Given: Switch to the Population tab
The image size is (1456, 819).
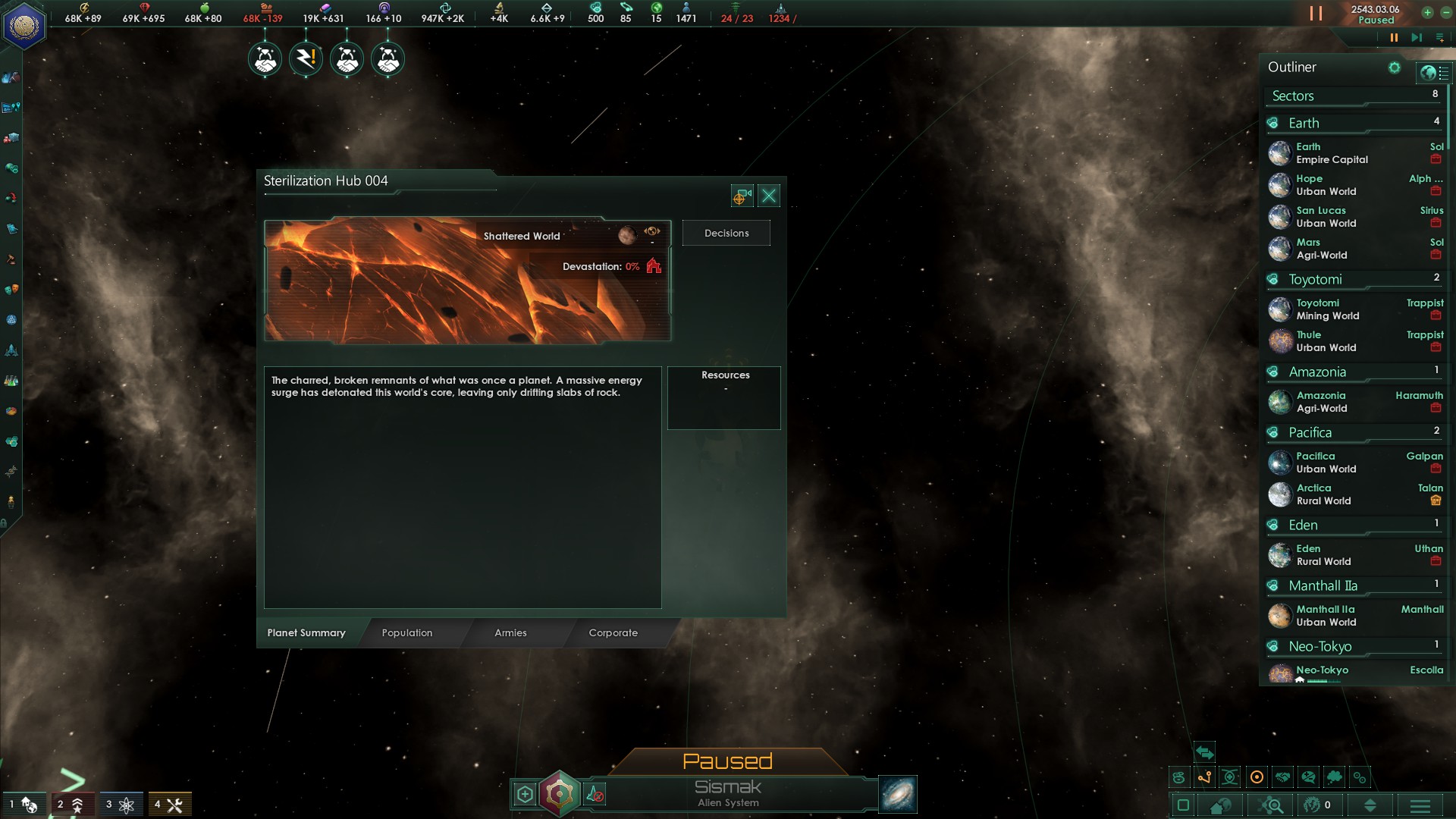Looking at the screenshot, I should pos(407,632).
